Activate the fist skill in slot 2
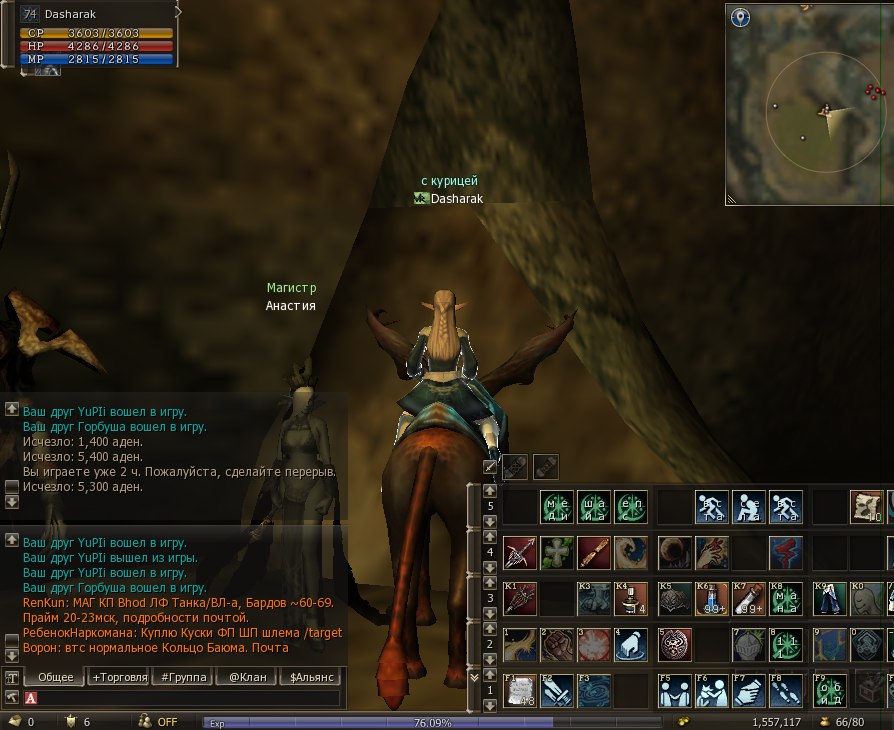The width and height of the screenshot is (894, 730). tap(557, 644)
